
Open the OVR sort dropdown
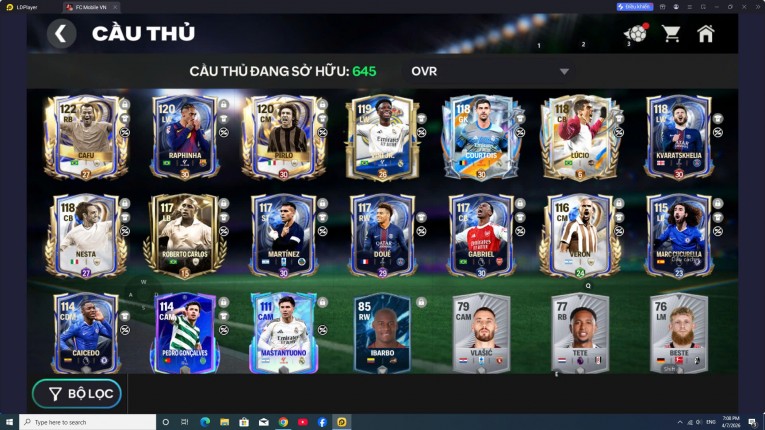point(490,71)
